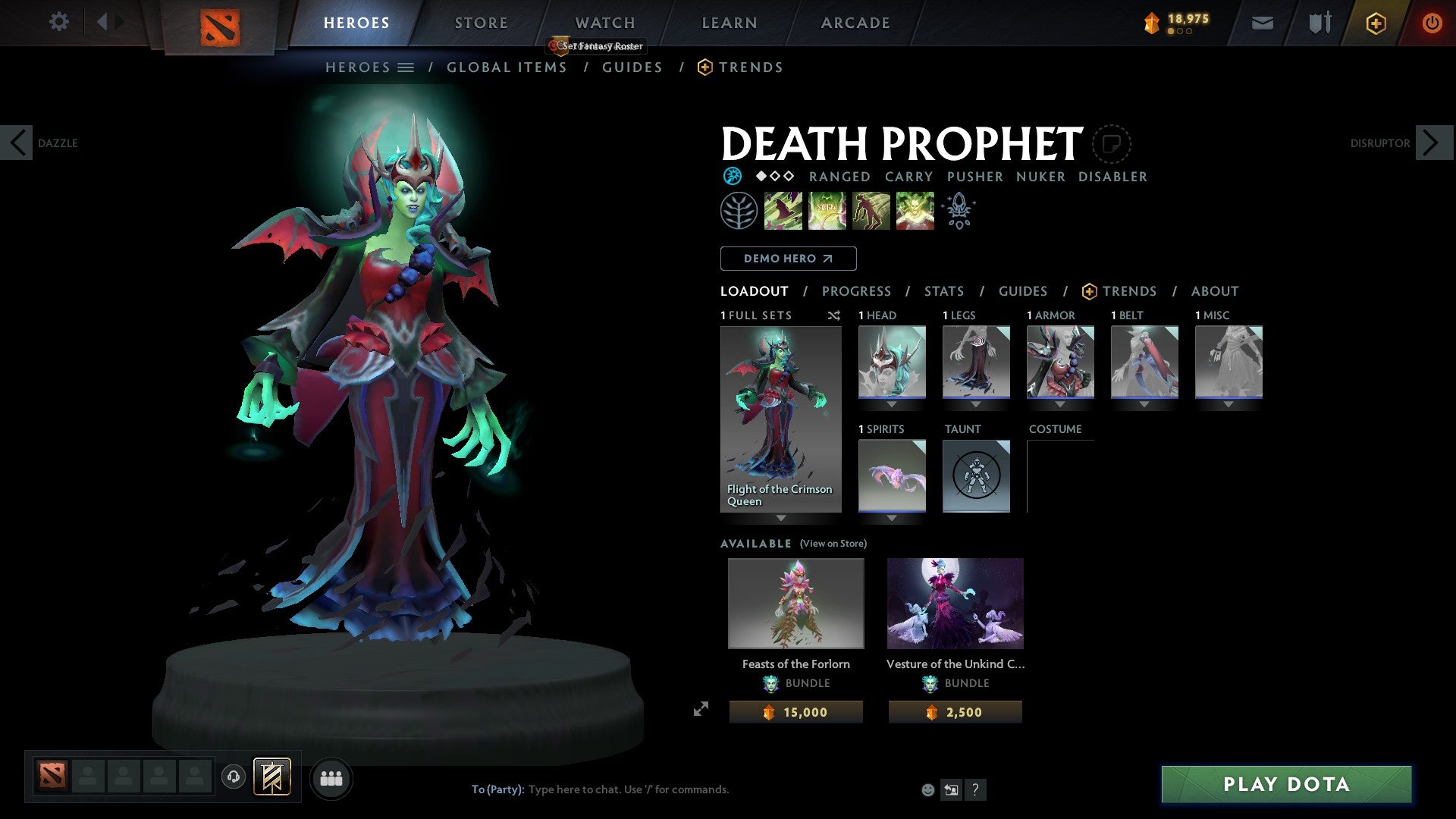1456x819 pixels.
Task: Switch to the Stats tab
Action: (x=944, y=291)
